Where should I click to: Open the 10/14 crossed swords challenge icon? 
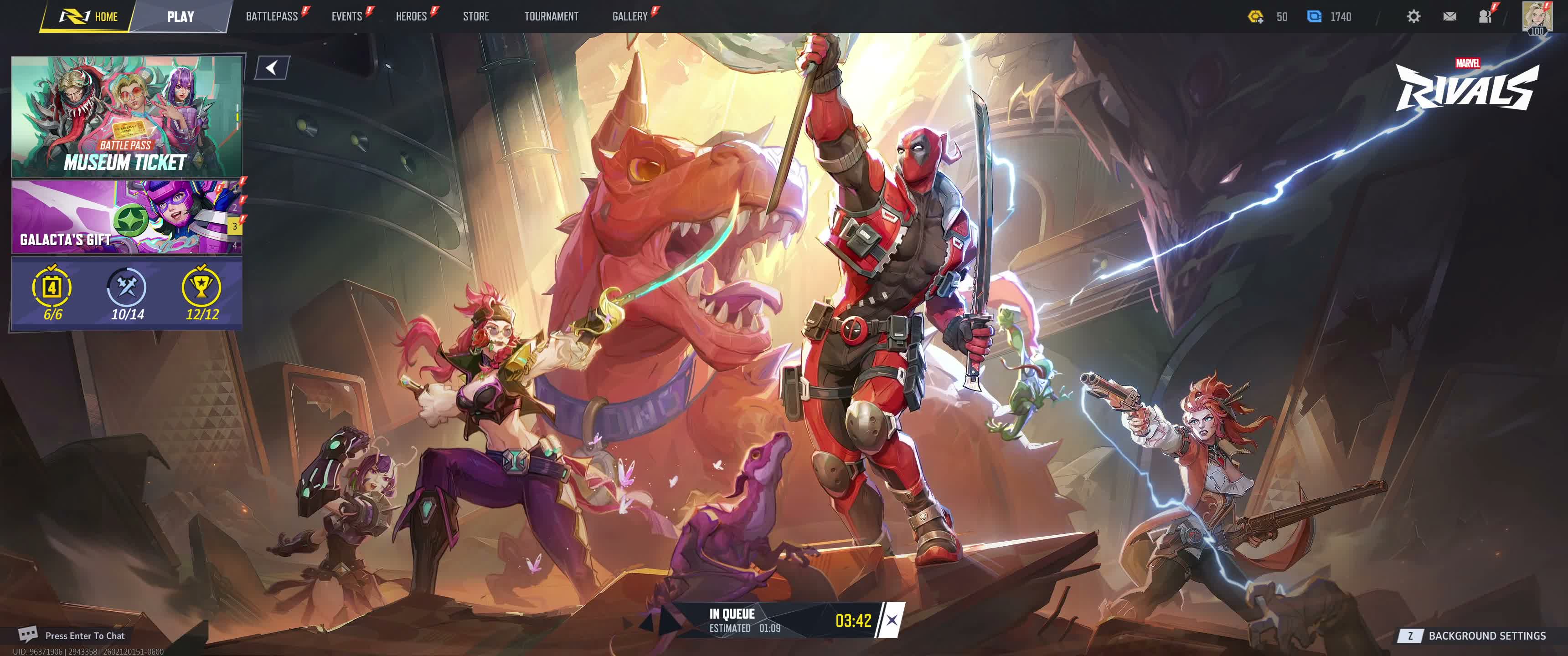pos(127,293)
